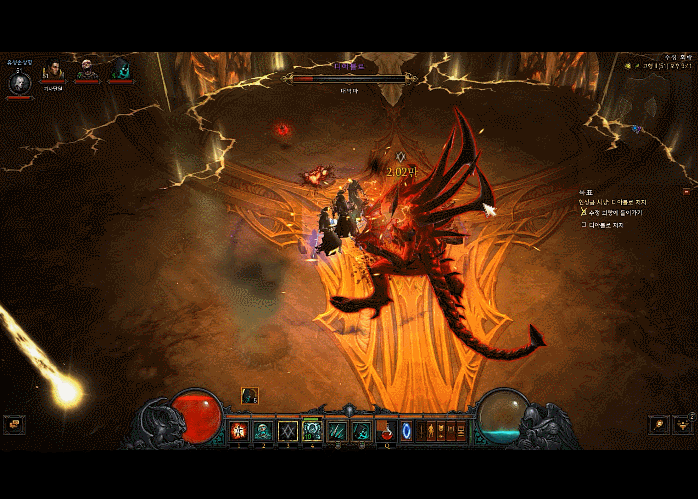This screenshot has height=499, width=698.
Task: Select the bald party member portrait
Action: [87, 69]
